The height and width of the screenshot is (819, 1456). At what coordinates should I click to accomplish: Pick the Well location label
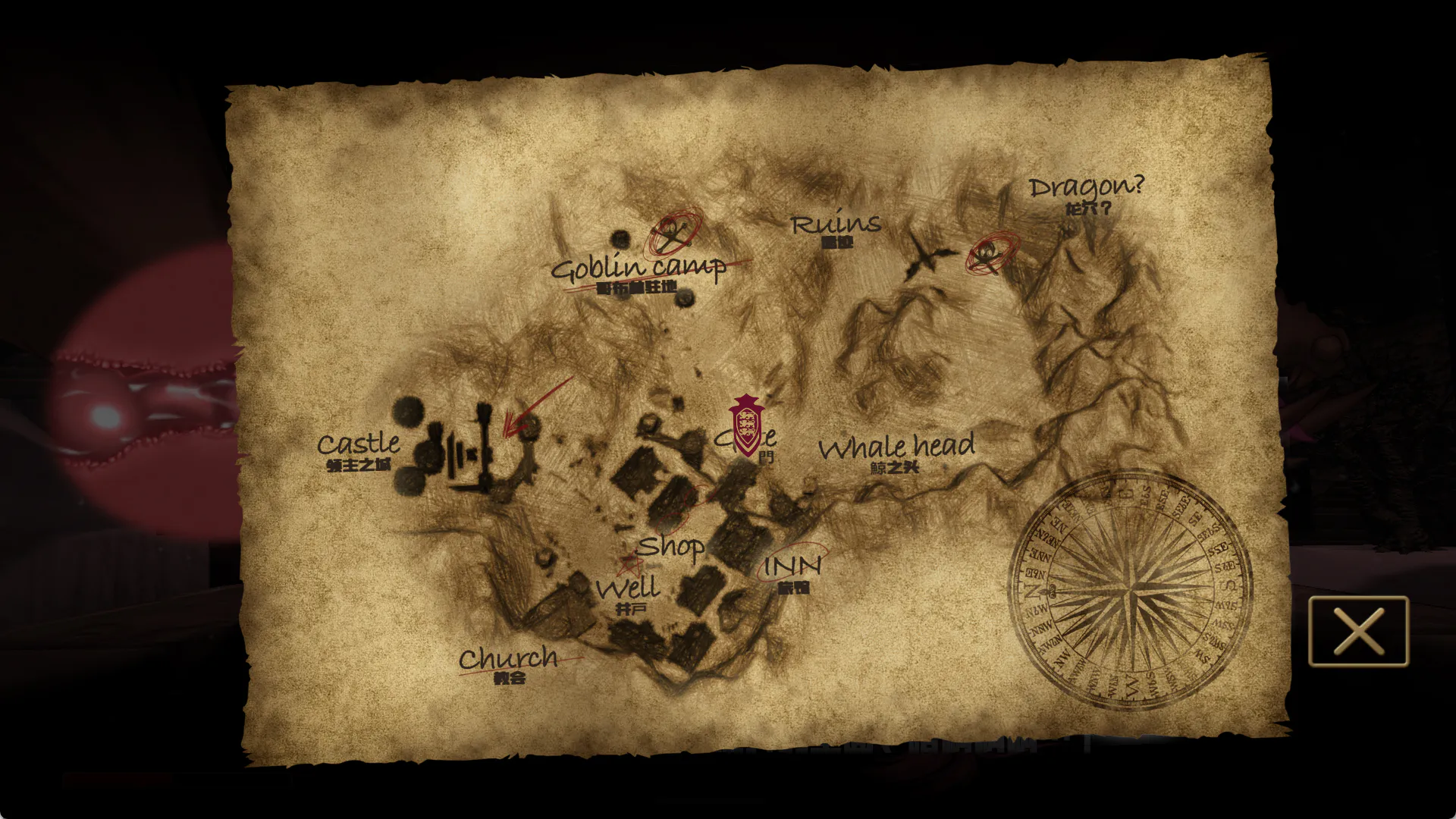pyautogui.click(x=628, y=588)
